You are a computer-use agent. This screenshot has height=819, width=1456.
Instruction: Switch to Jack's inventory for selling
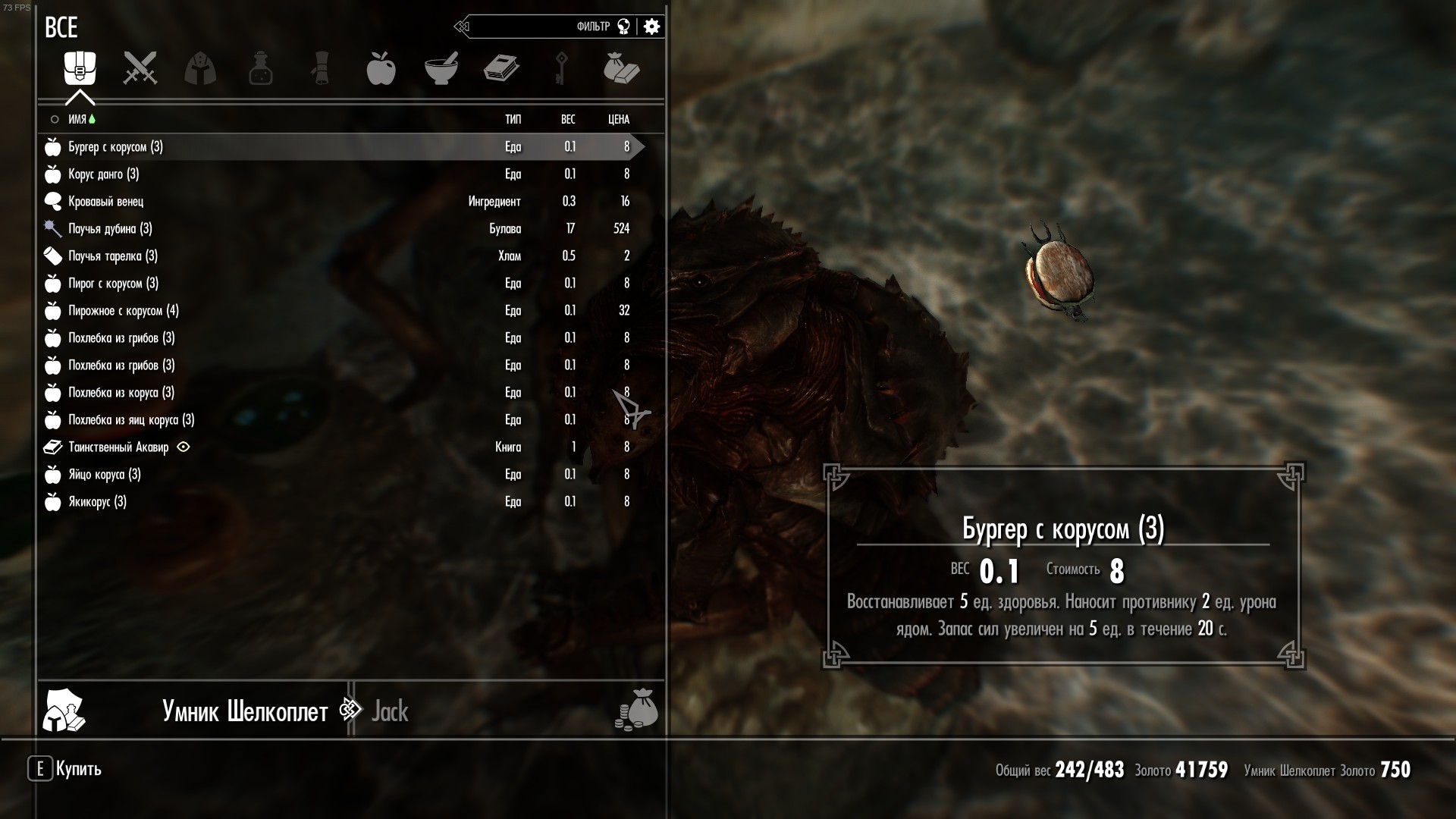click(390, 711)
